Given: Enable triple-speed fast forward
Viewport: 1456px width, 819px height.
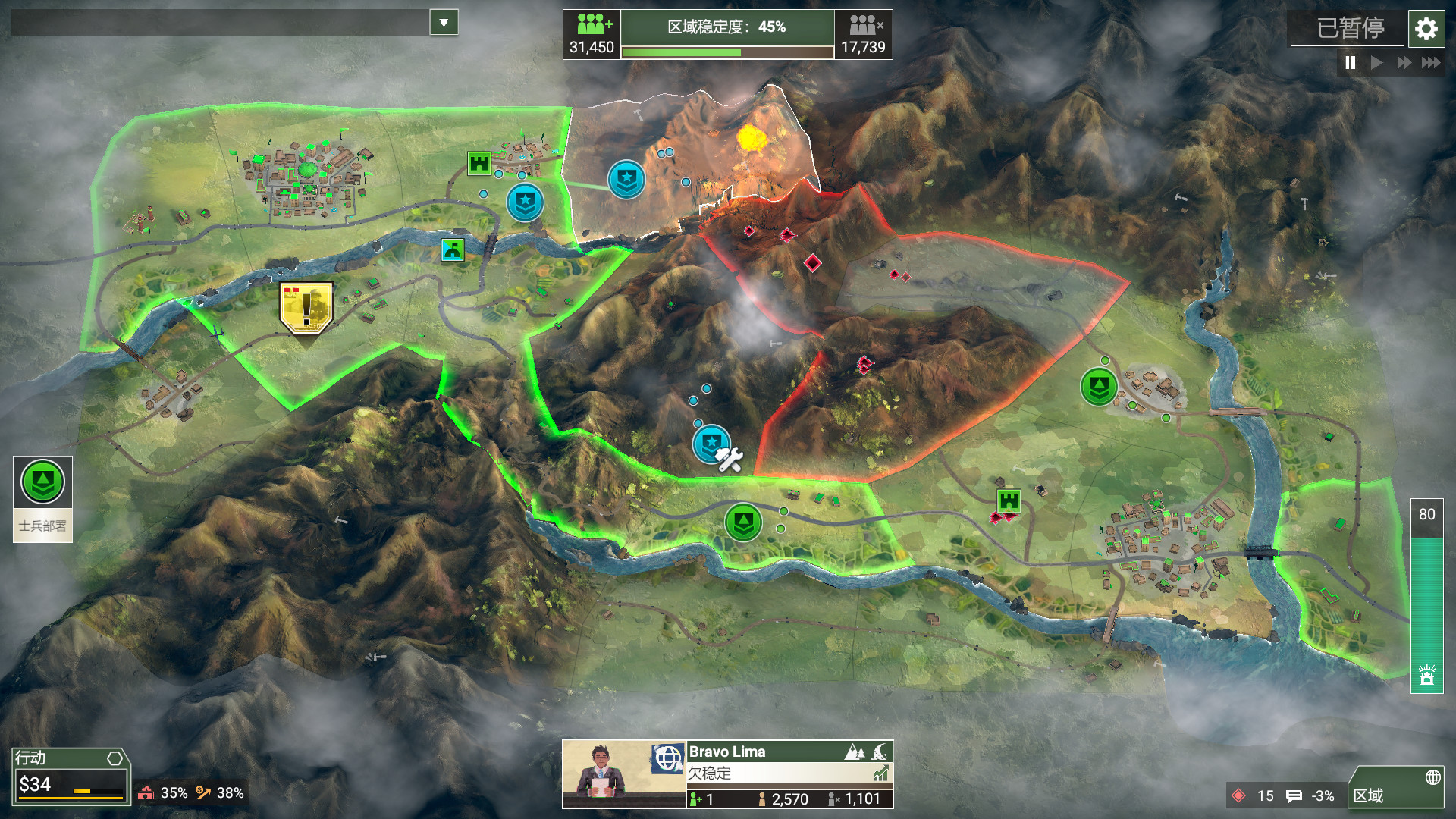Looking at the screenshot, I should pyautogui.click(x=1432, y=64).
